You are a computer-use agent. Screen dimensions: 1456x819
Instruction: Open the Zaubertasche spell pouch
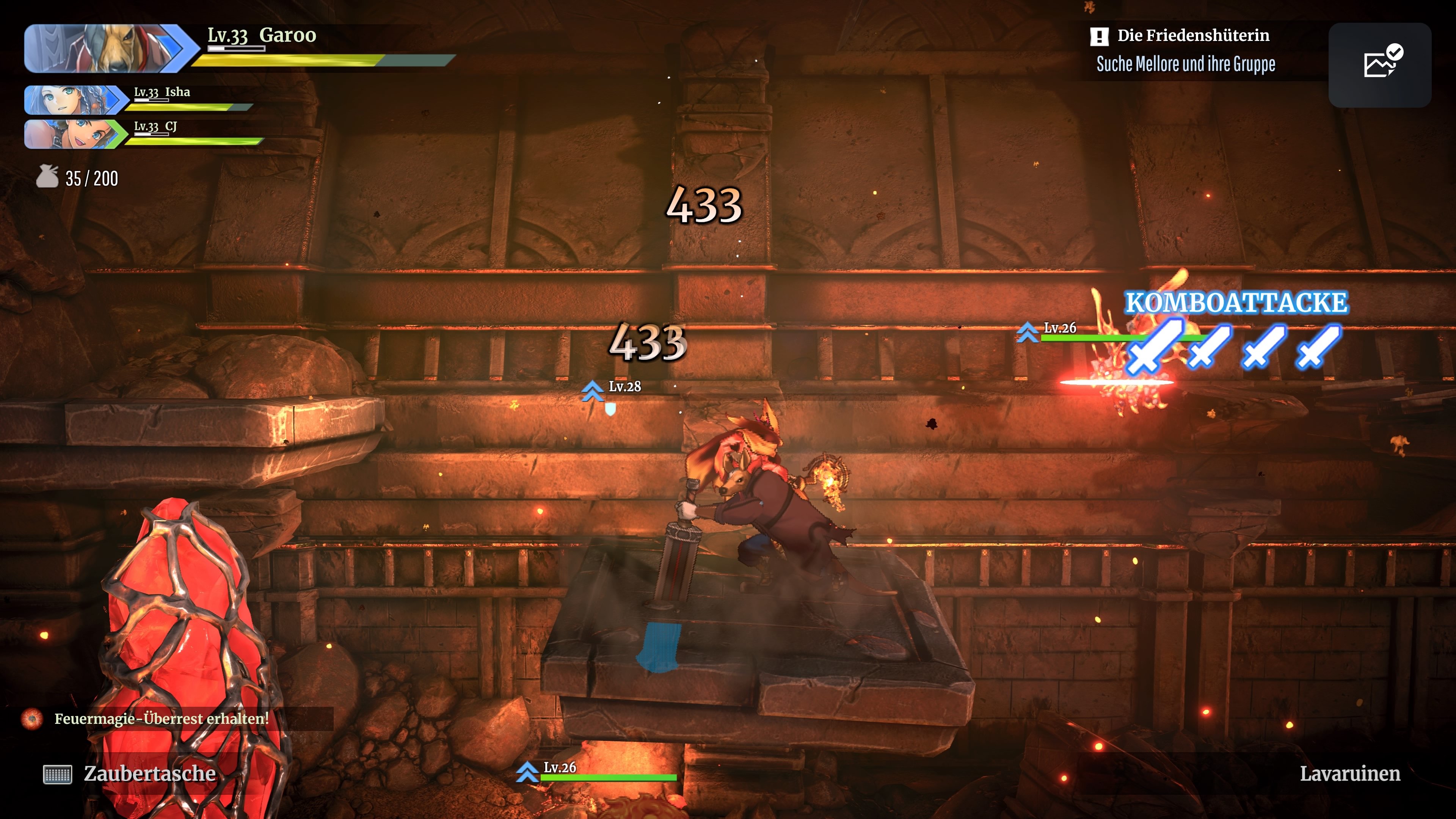130,773
